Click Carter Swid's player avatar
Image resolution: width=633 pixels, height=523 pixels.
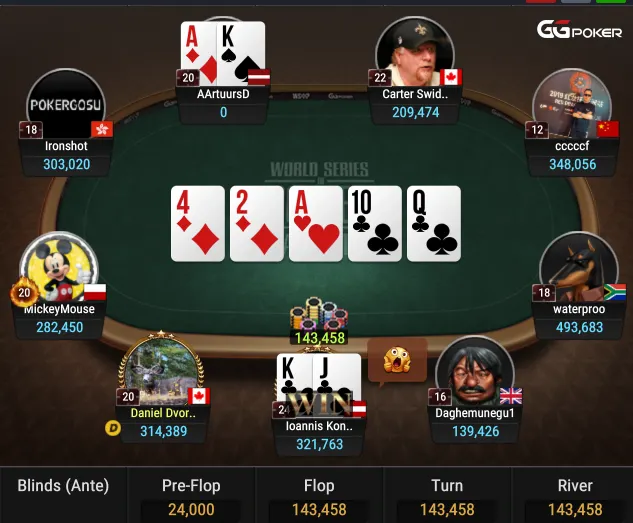pos(414,53)
